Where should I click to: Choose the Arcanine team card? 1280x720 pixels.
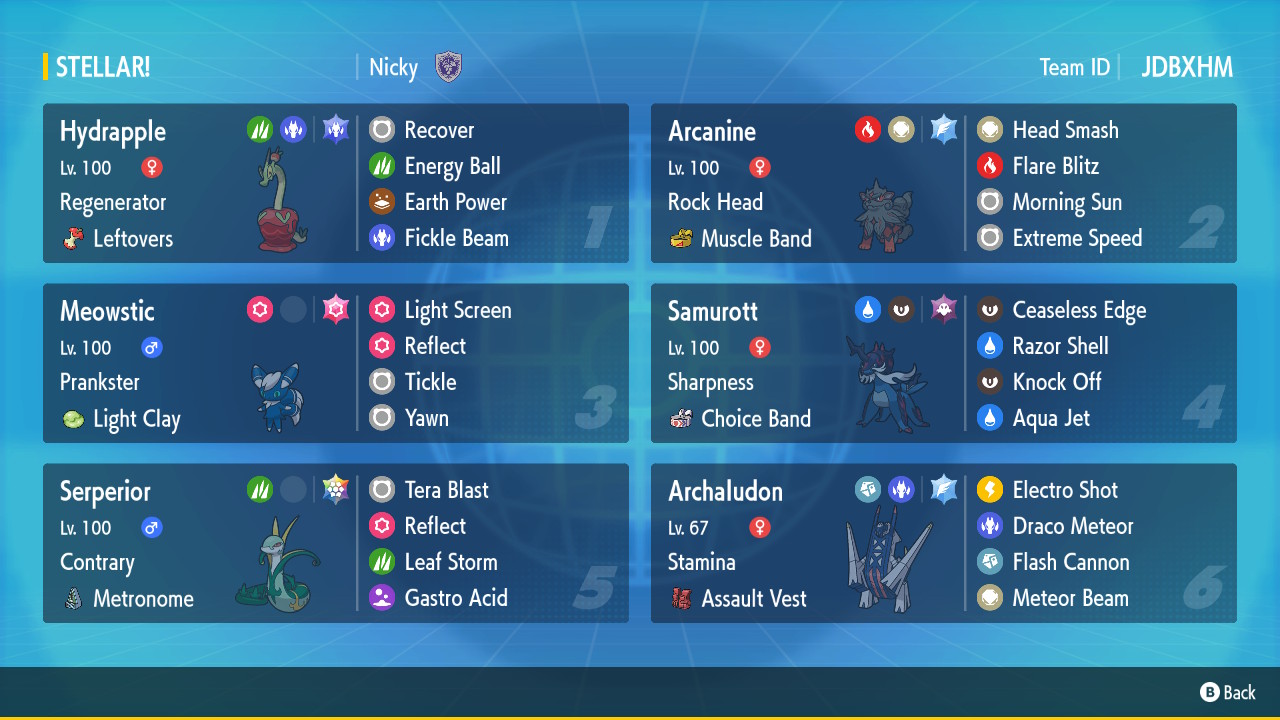click(943, 184)
